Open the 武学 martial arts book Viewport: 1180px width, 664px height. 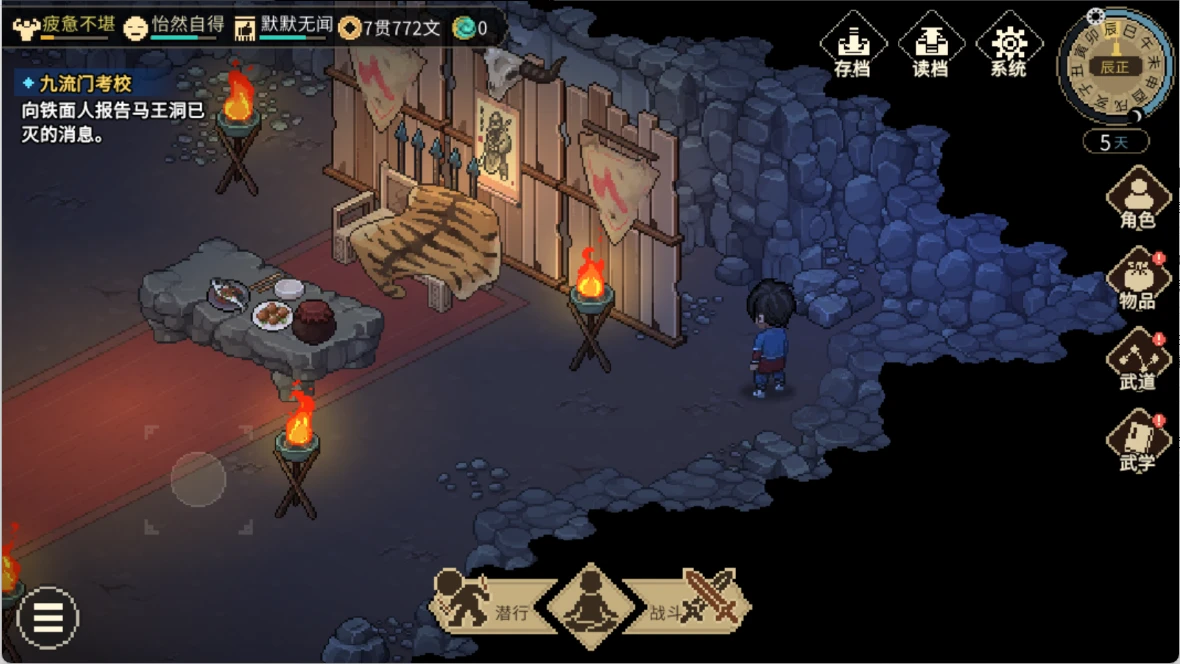click(x=1138, y=442)
